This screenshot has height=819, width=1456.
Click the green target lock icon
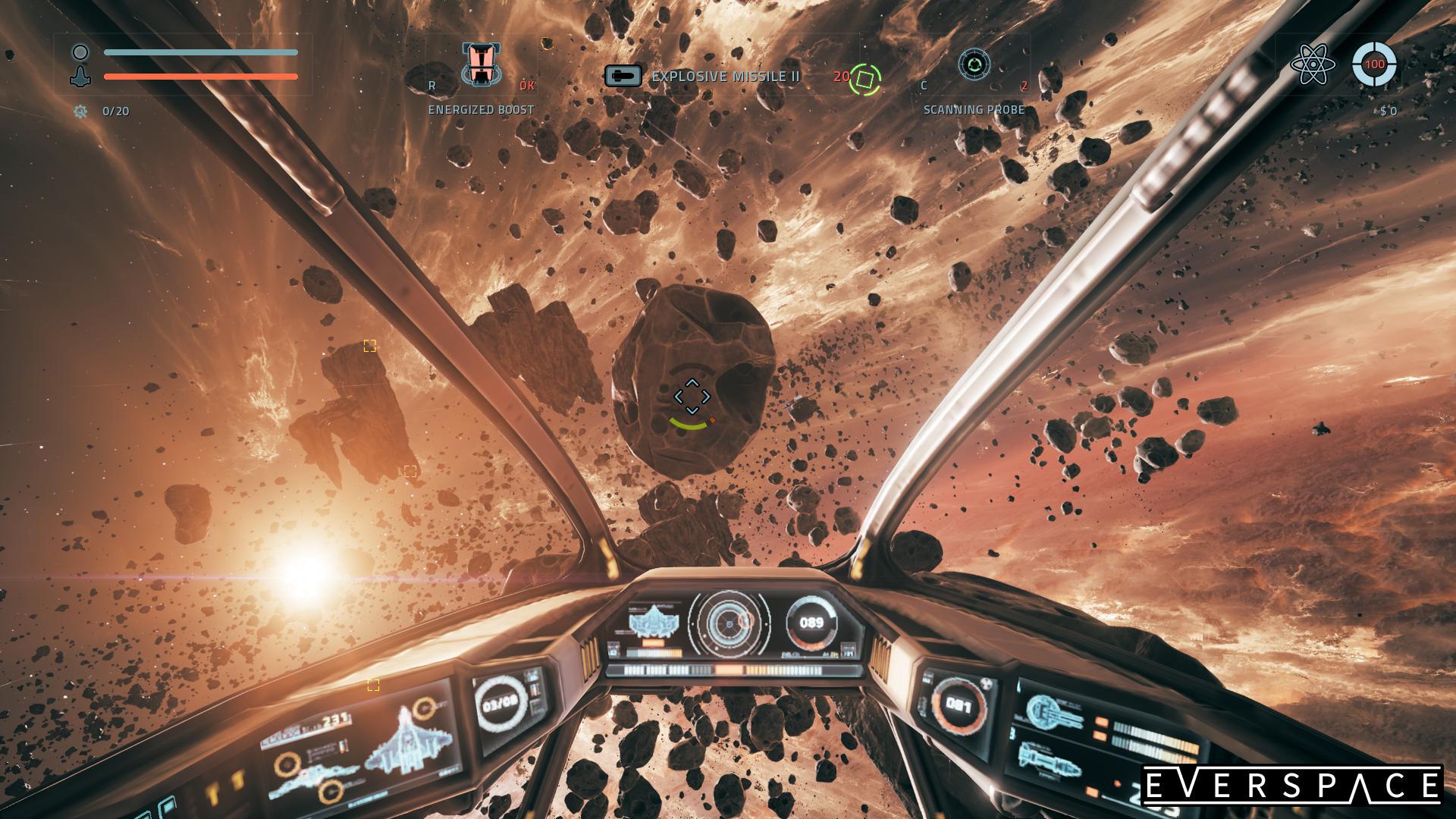click(864, 79)
